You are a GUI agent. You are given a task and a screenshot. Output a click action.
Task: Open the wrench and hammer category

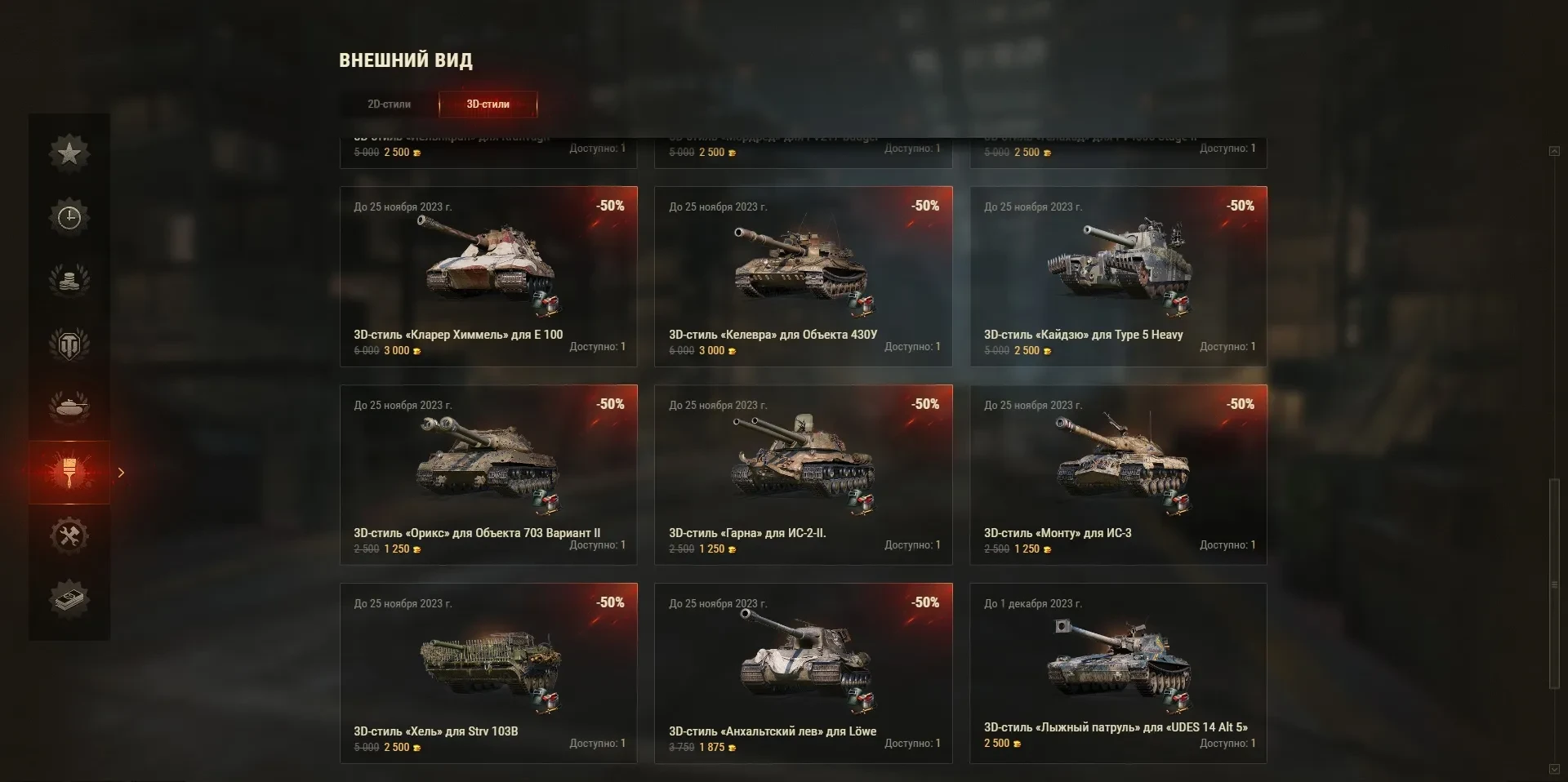click(x=69, y=536)
